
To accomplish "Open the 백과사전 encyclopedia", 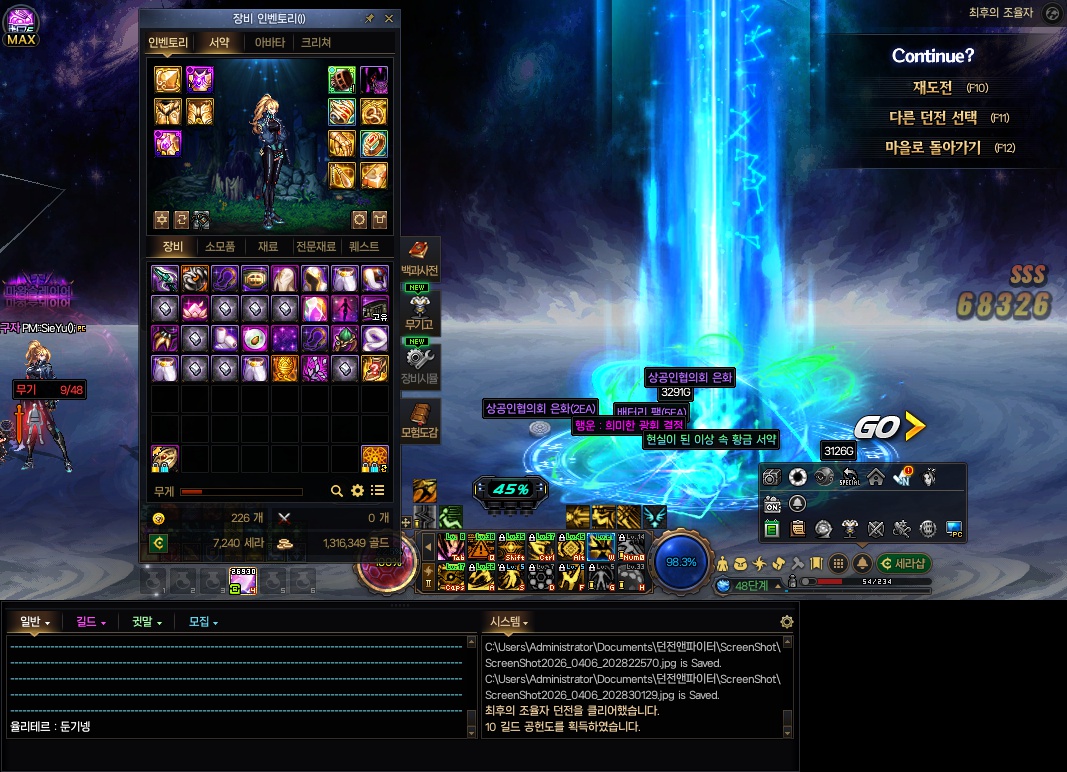I will tap(419, 258).
